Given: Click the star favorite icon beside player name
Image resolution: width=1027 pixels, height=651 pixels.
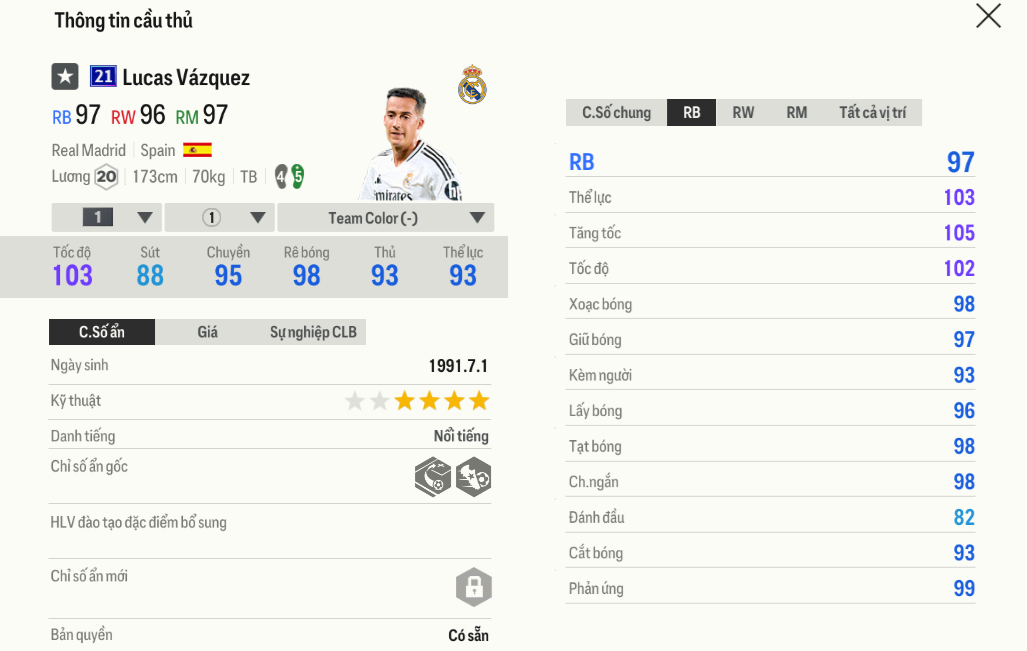Looking at the screenshot, I should pyautogui.click(x=65, y=77).
